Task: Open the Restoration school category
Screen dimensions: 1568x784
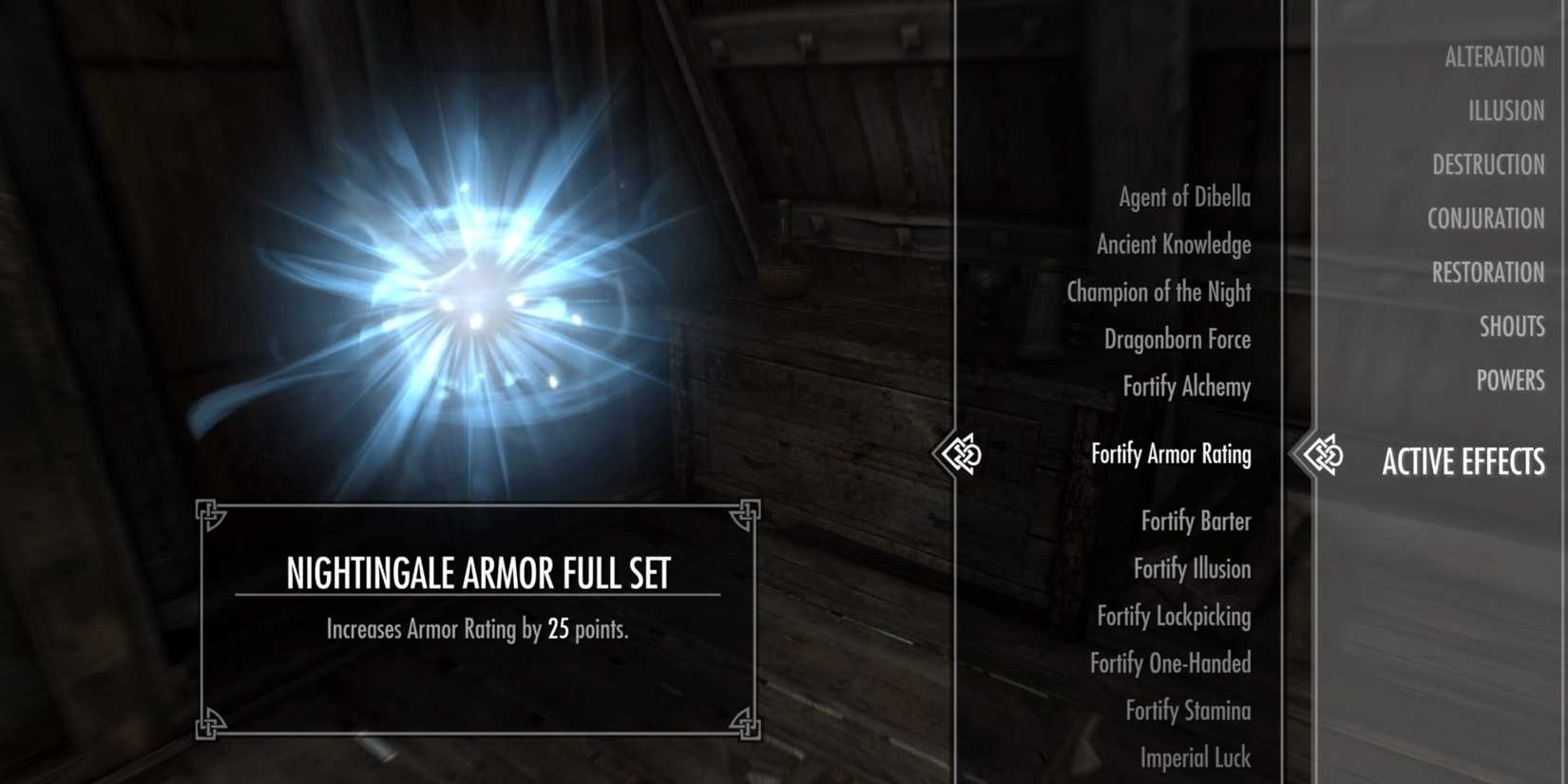Action: 1487,273
